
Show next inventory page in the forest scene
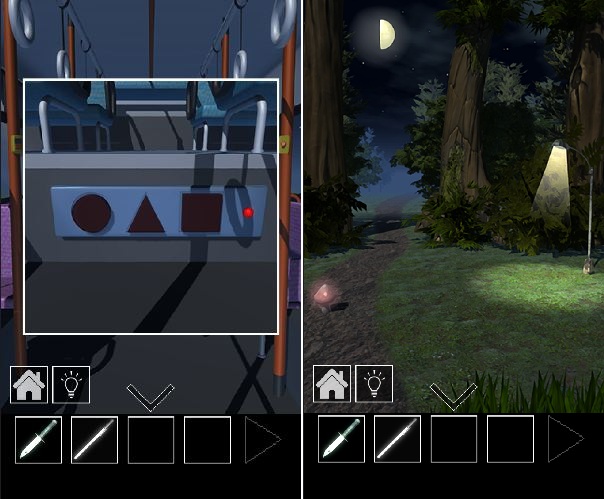click(x=564, y=440)
